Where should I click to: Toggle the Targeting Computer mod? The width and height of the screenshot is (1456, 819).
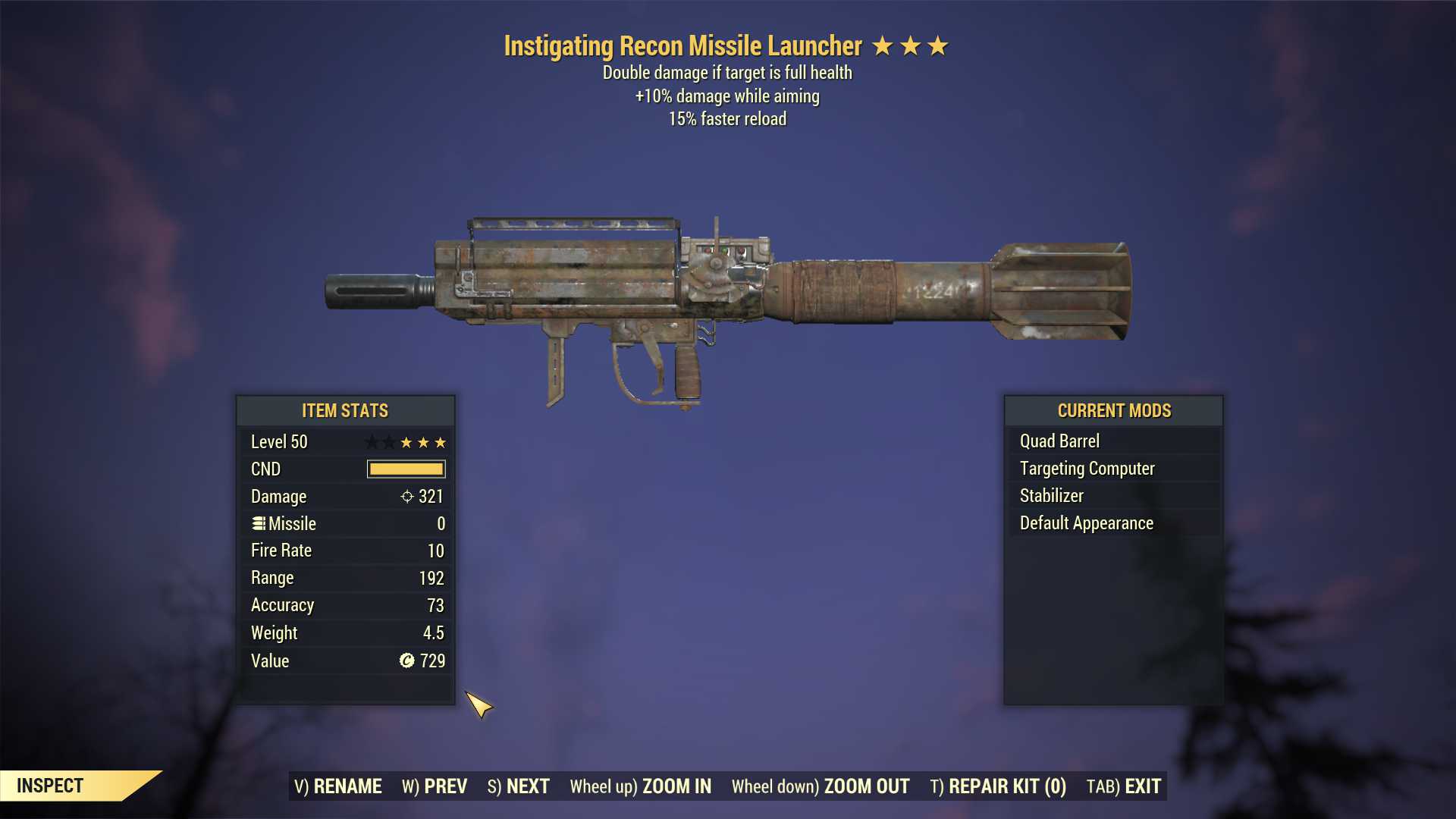1087,468
